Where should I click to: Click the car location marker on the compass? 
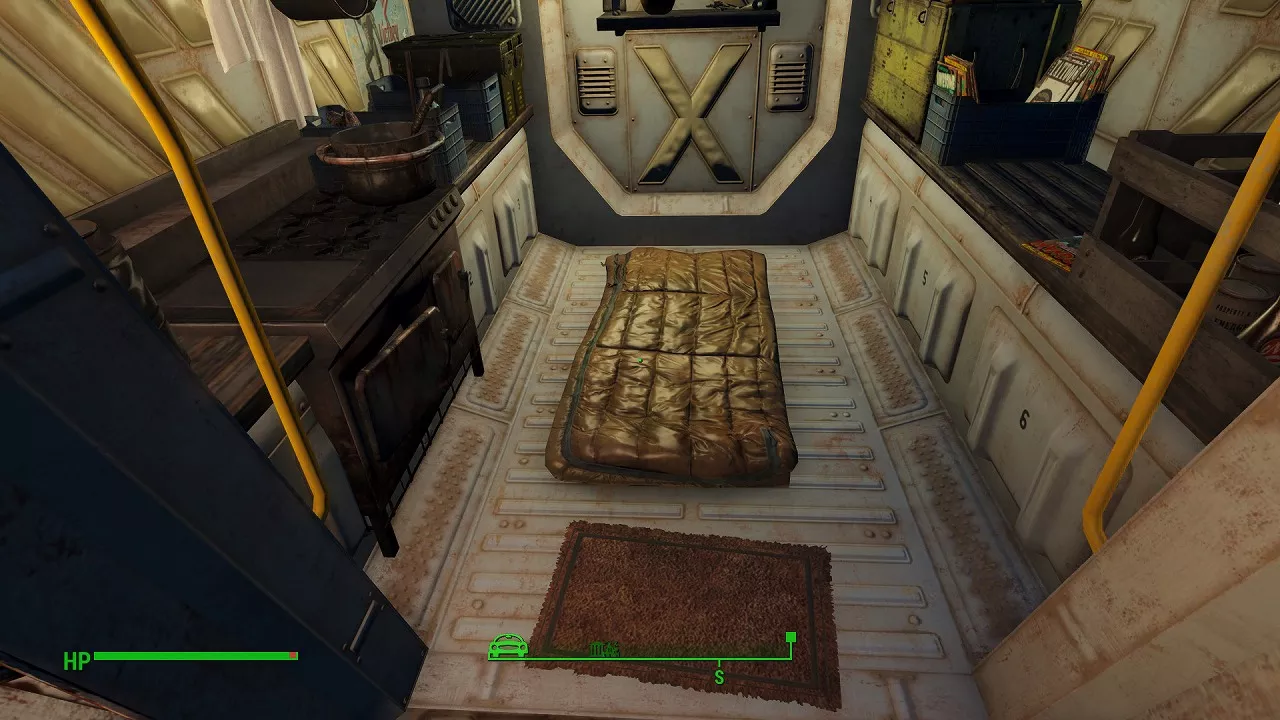[508, 647]
